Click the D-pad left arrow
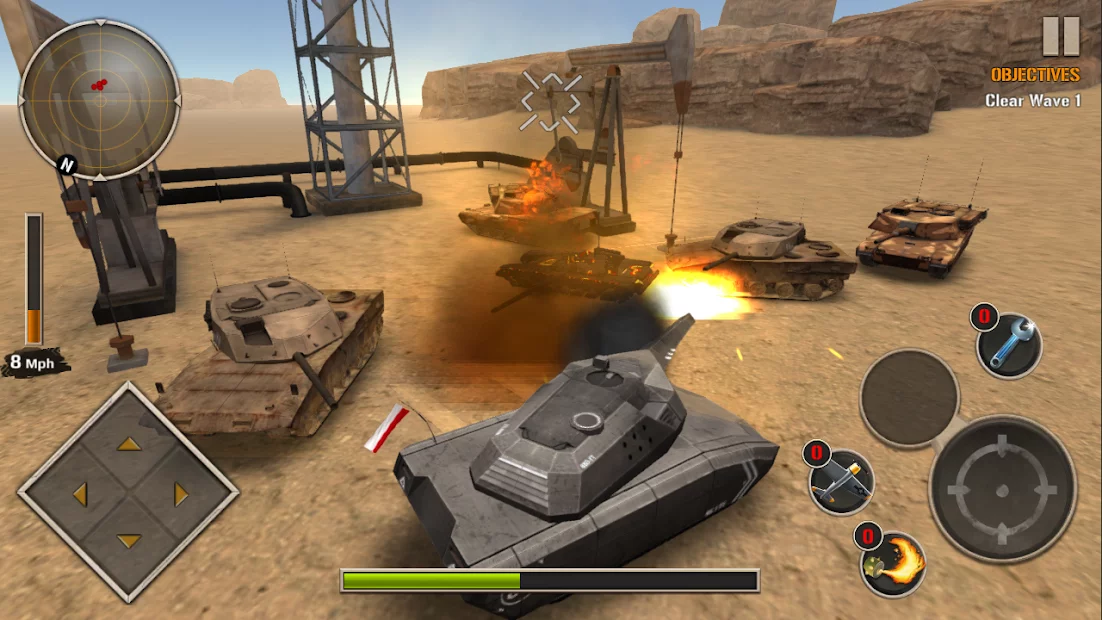This screenshot has width=1102, height=620. coord(78,493)
